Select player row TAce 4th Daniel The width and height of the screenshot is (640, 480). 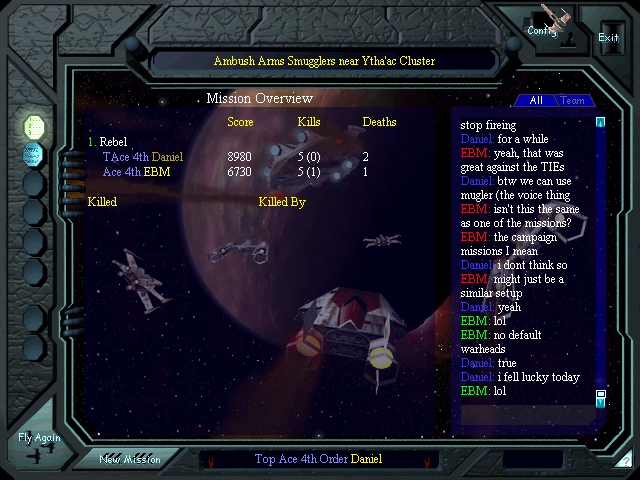143,157
